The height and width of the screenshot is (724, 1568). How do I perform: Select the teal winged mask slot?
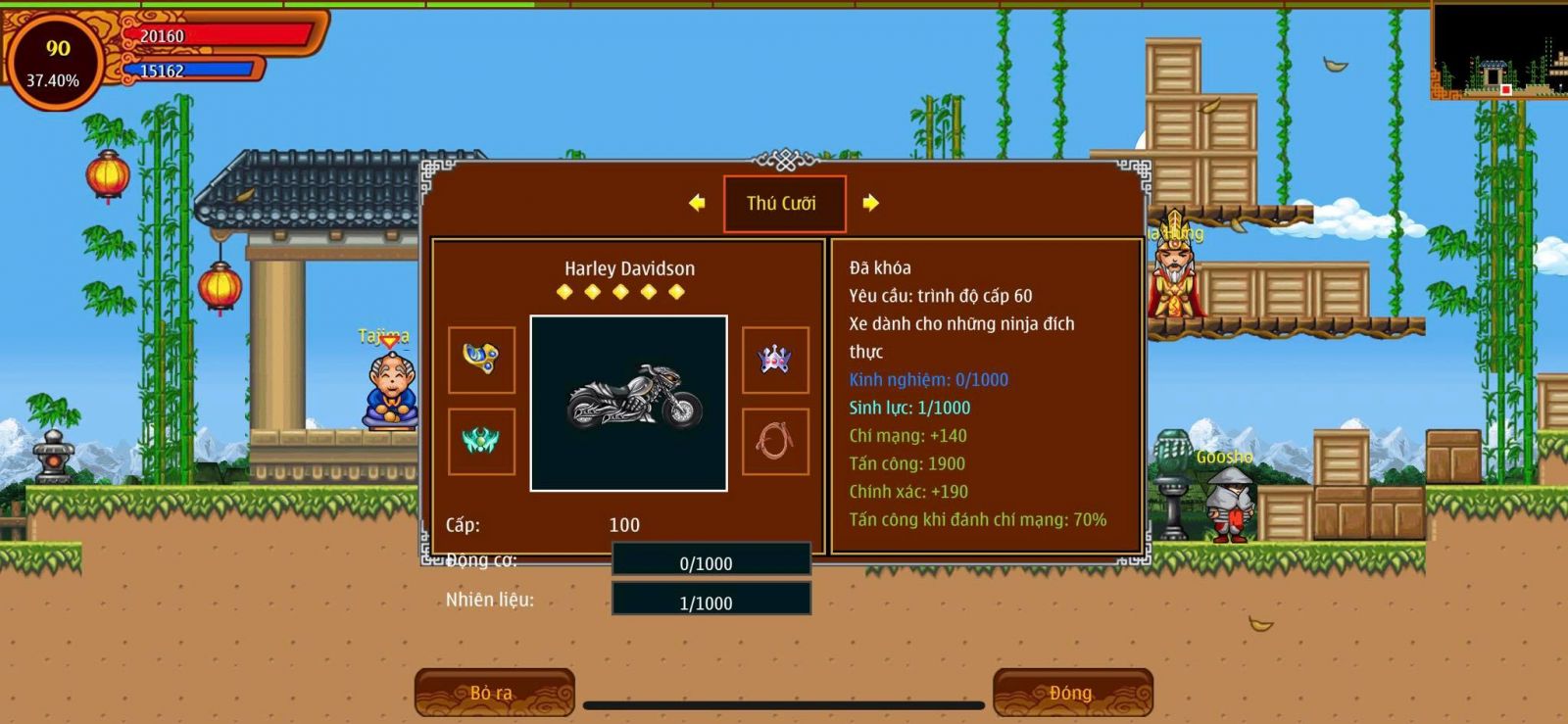(481, 442)
